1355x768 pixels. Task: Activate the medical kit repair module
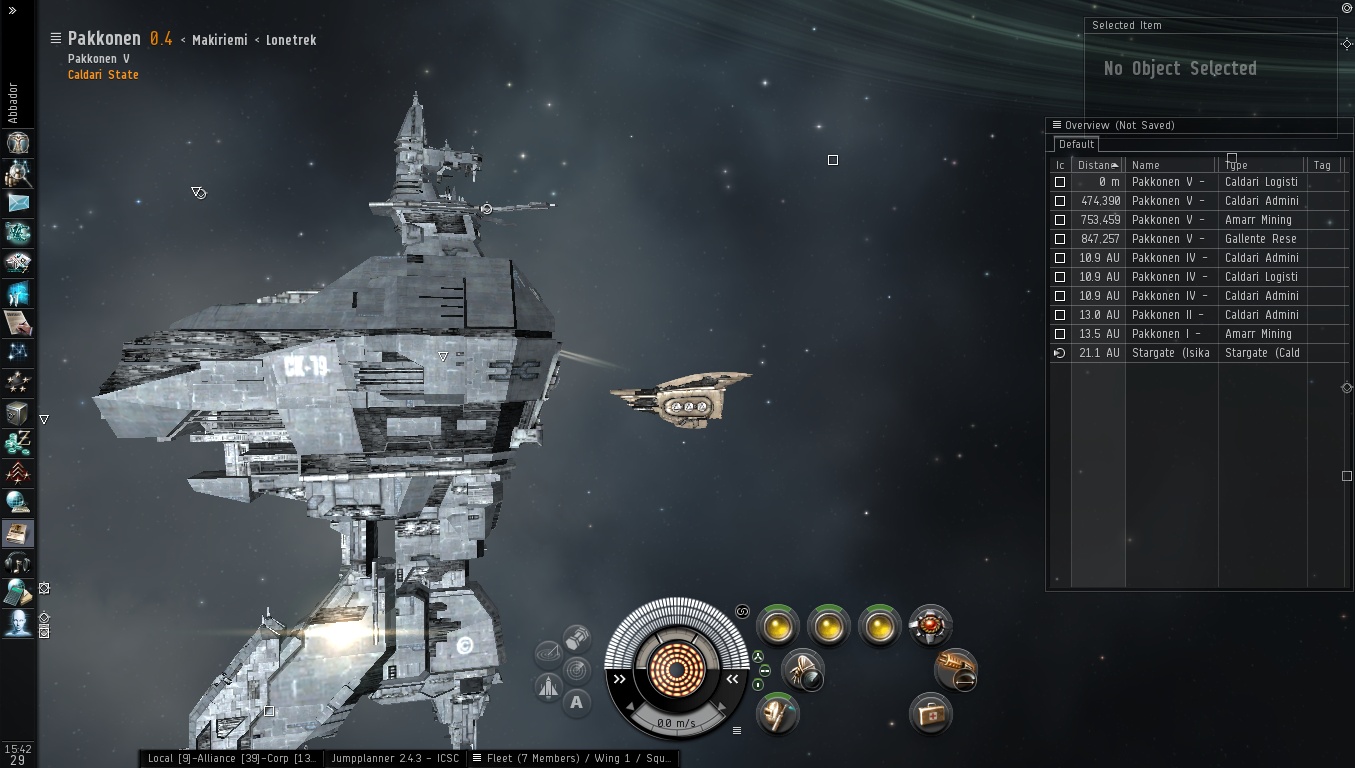pos(930,714)
